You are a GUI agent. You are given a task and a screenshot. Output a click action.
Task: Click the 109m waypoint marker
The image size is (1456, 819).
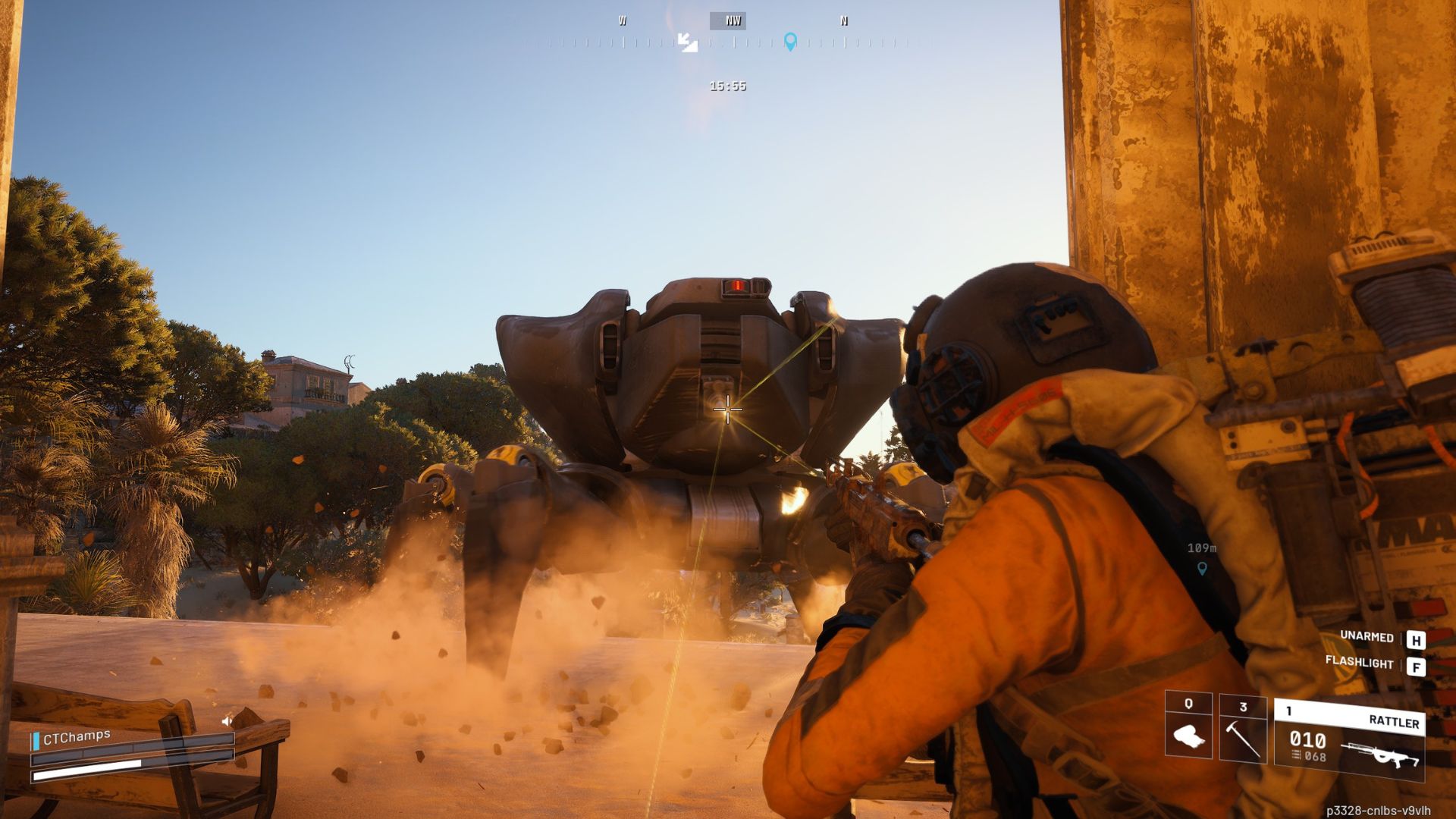coord(1201,567)
